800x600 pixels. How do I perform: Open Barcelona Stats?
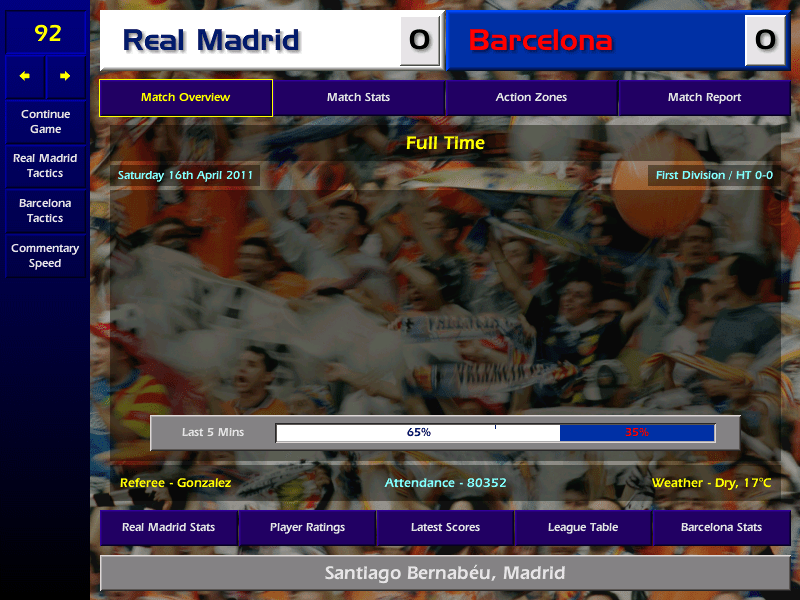[x=721, y=527]
